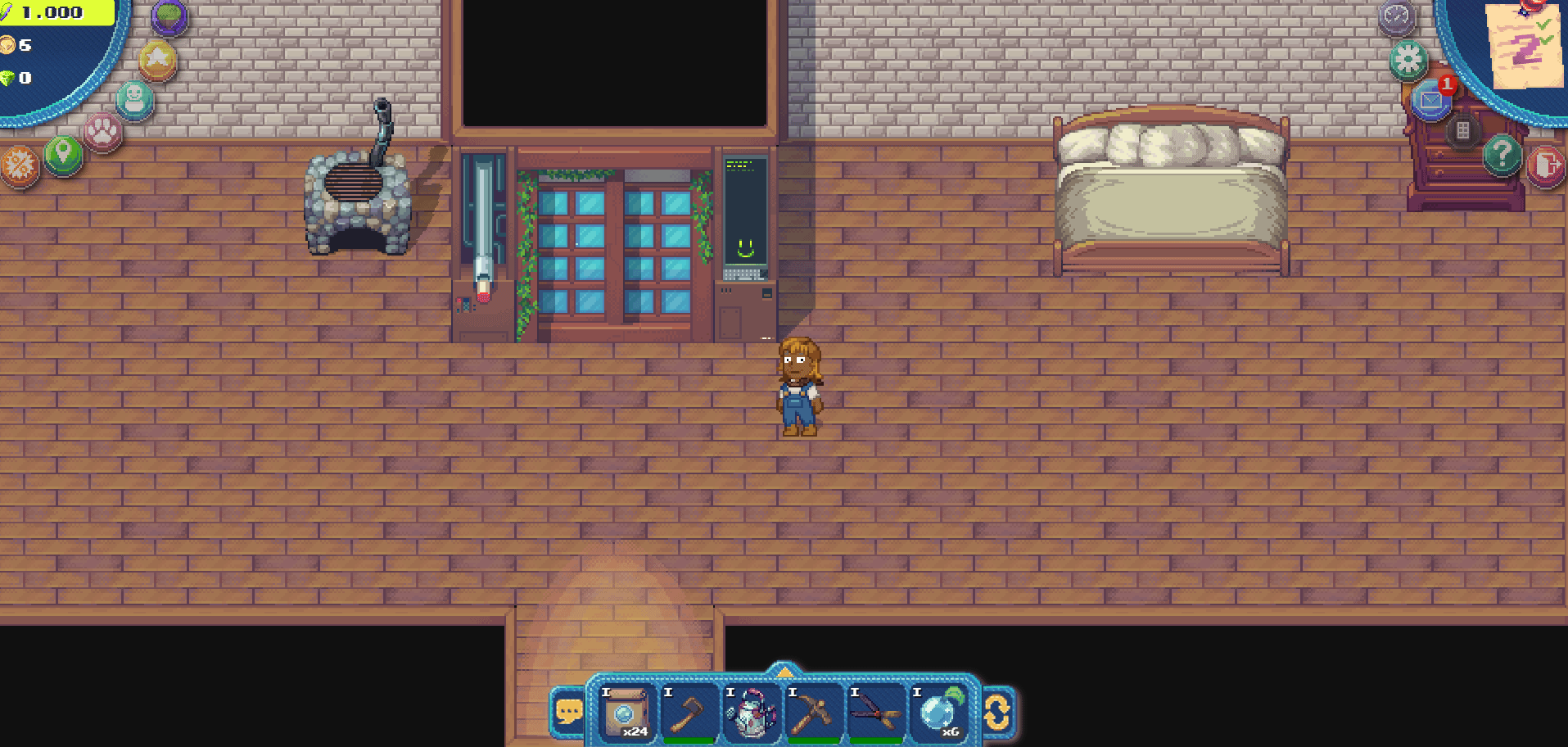
Task: Open the orange percent sale button
Action: (19, 165)
